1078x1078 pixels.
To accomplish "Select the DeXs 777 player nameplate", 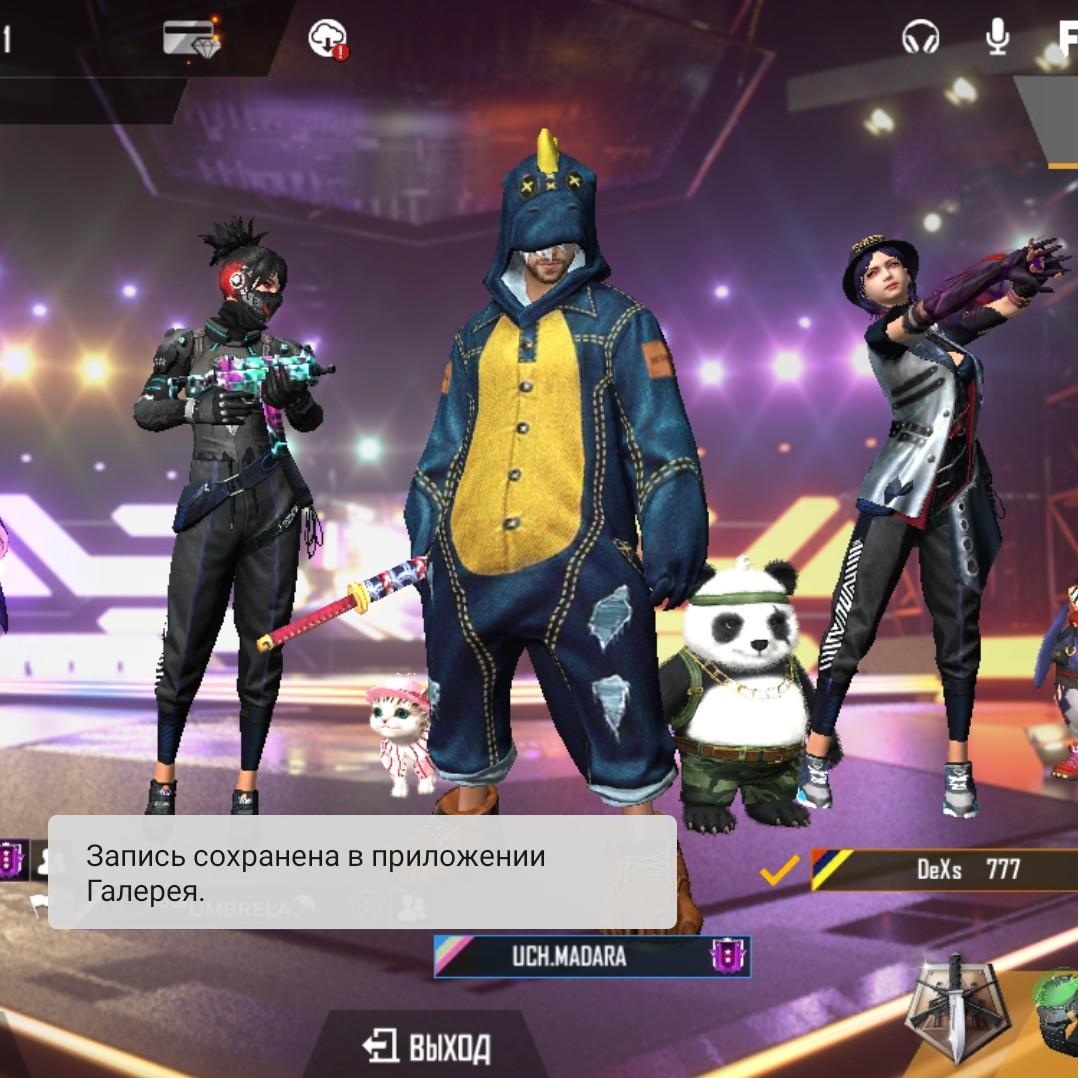I will [940, 869].
